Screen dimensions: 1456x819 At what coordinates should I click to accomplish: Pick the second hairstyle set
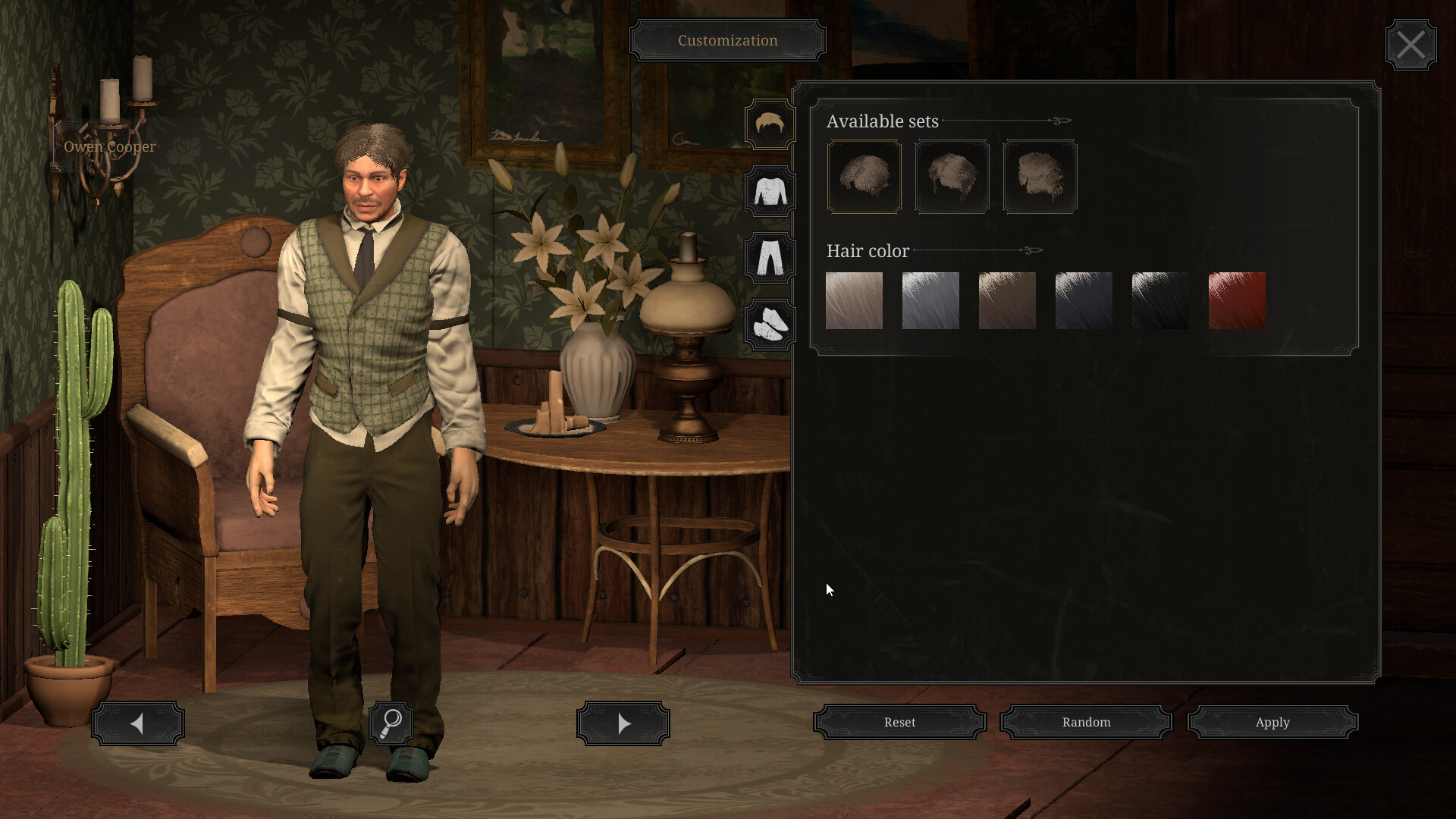(952, 177)
